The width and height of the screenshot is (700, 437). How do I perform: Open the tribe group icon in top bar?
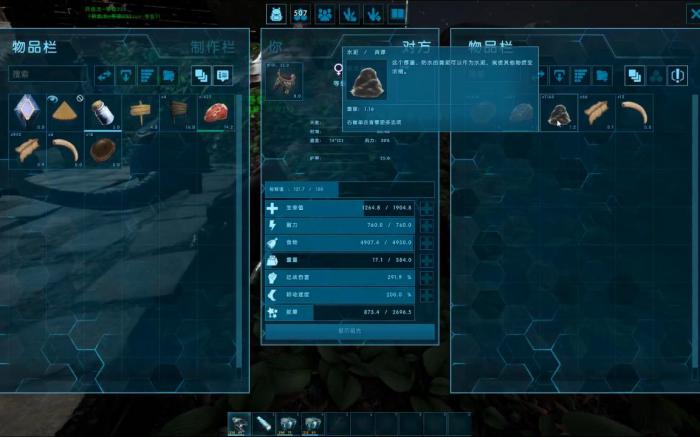click(x=325, y=14)
